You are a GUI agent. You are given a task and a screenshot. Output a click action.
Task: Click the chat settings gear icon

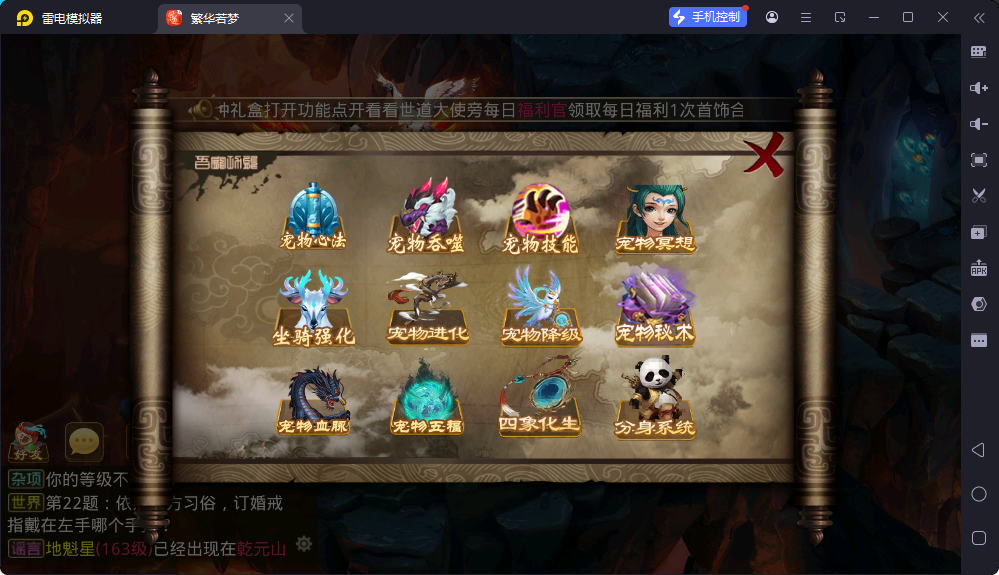(304, 544)
